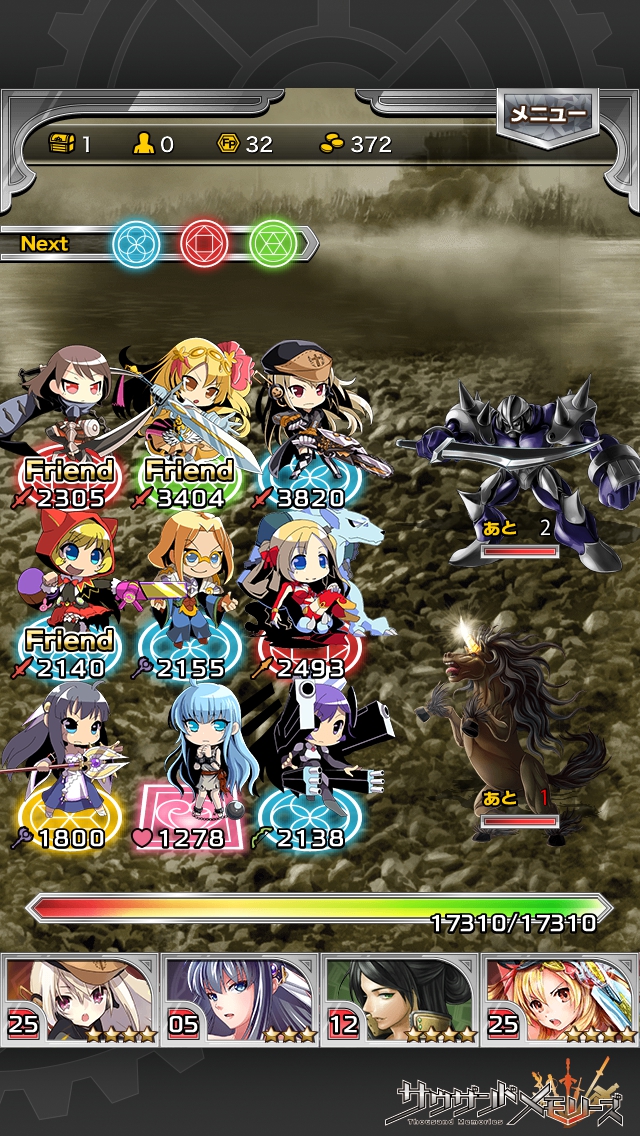
Task: Tap the gunner unit with 3820 attack
Action: click(308, 420)
